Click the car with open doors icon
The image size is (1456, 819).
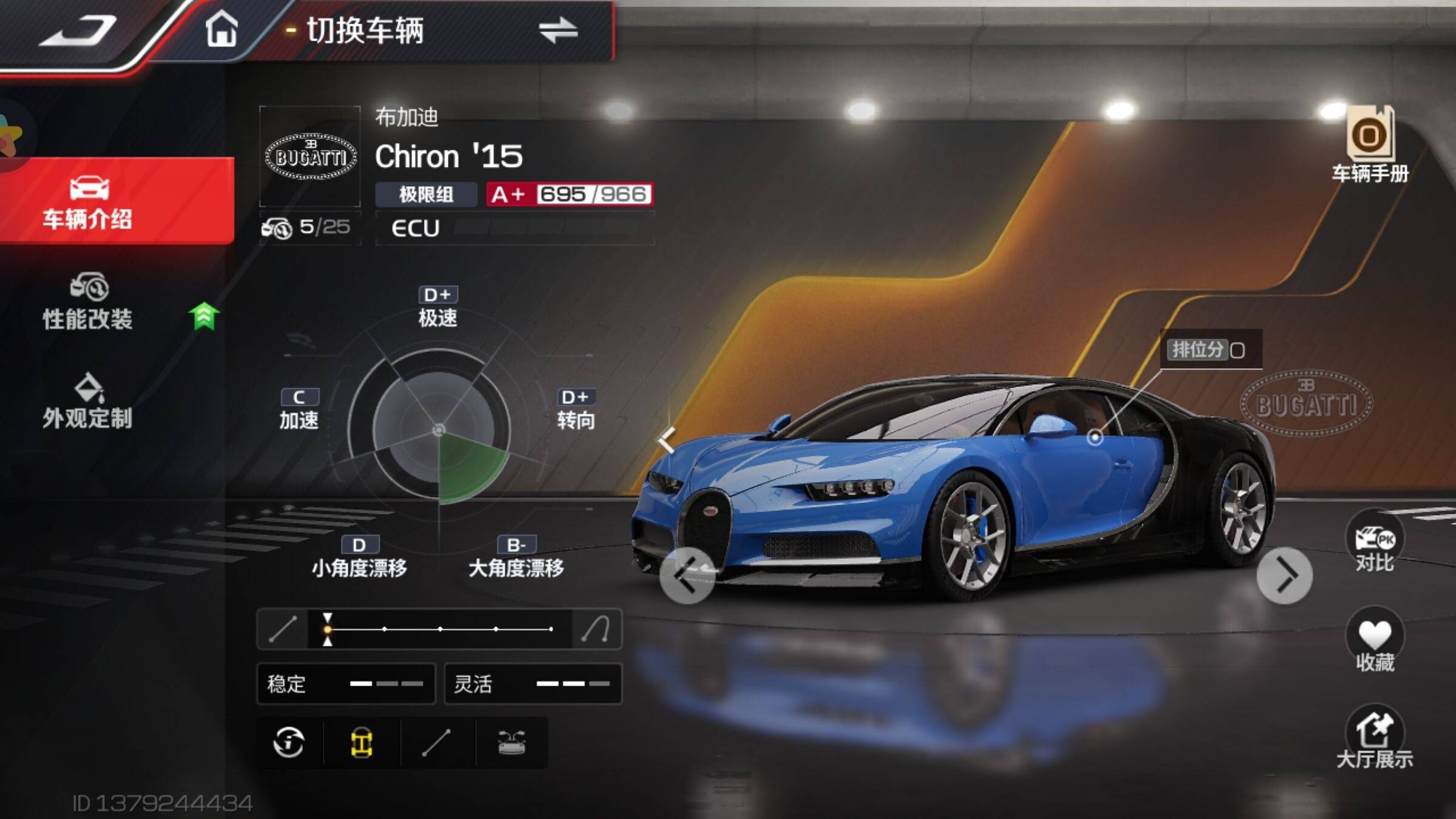pos(511,743)
